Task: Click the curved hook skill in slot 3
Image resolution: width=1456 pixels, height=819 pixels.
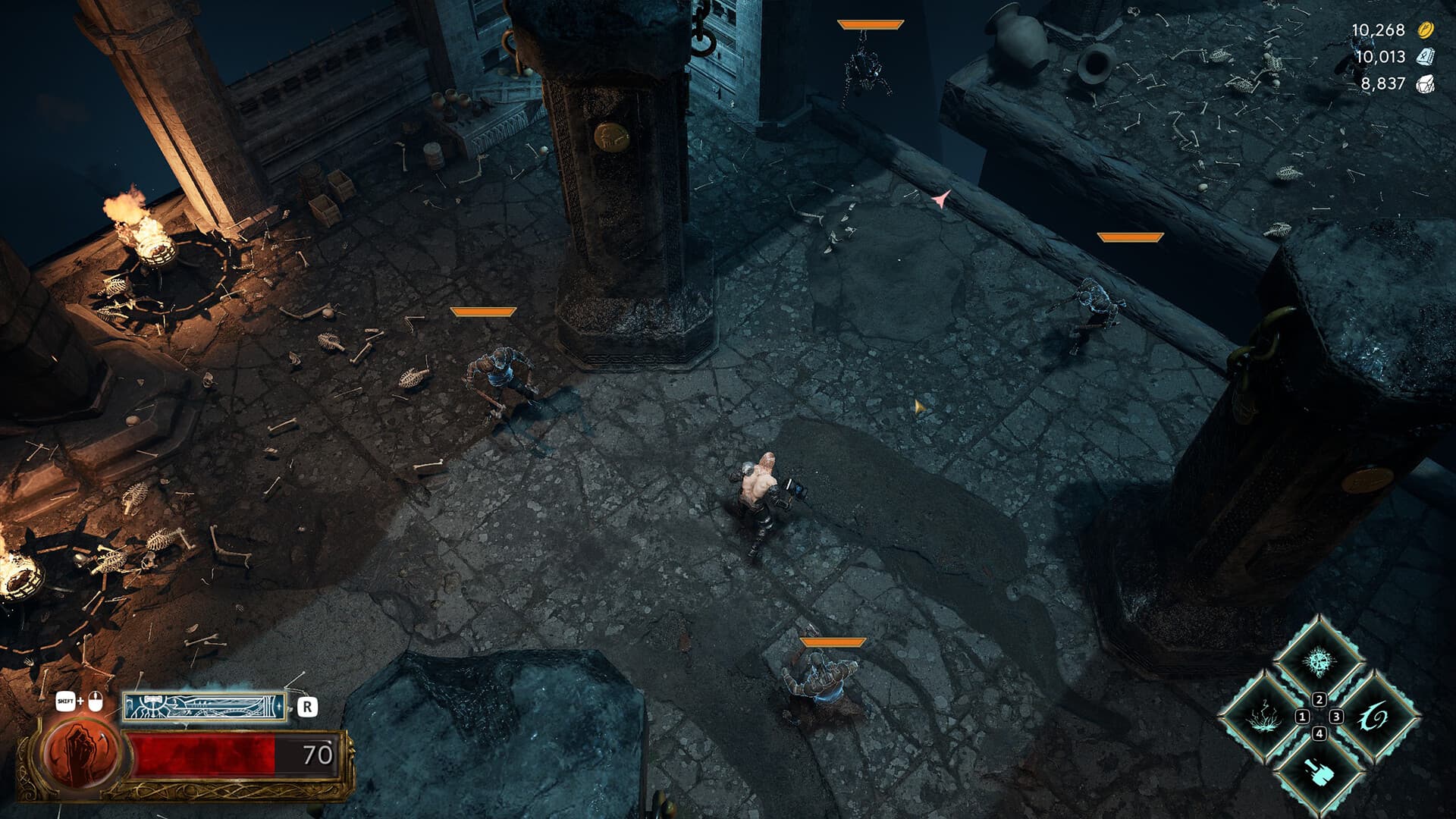Action: tap(1374, 718)
